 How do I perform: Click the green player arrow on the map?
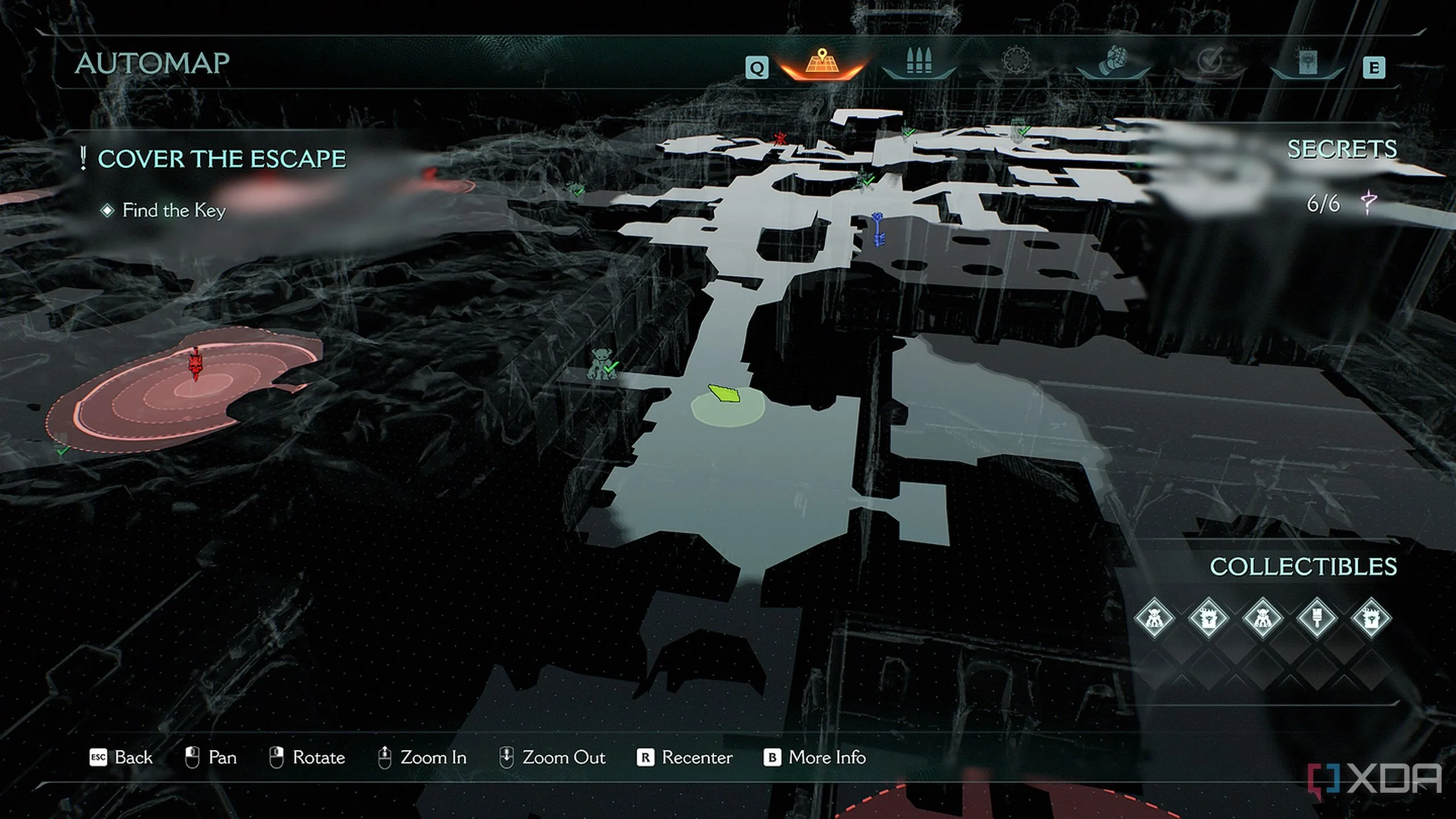click(x=725, y=393)
